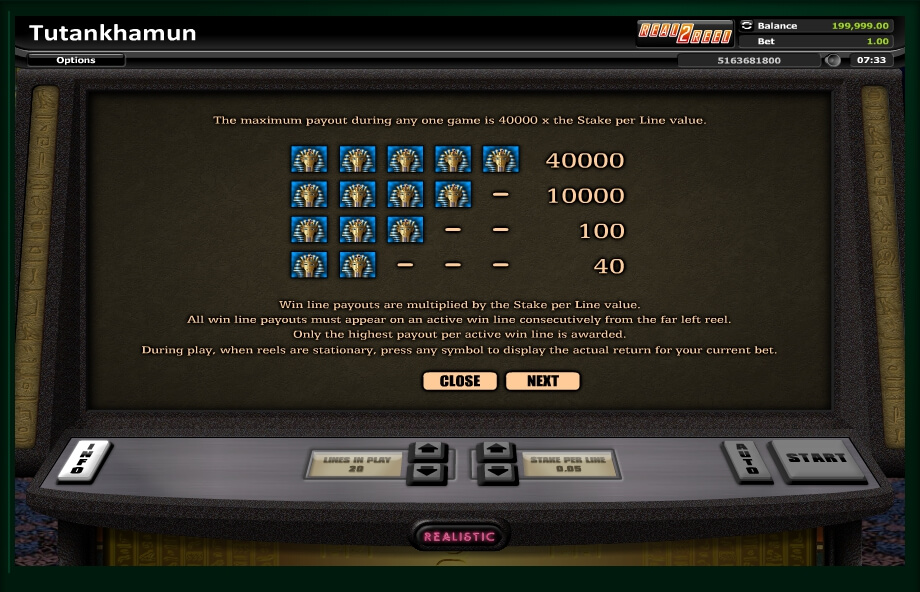Activate the AUTO spin button
The width and height of the screenshot is (920, 592).
point(746,460)
